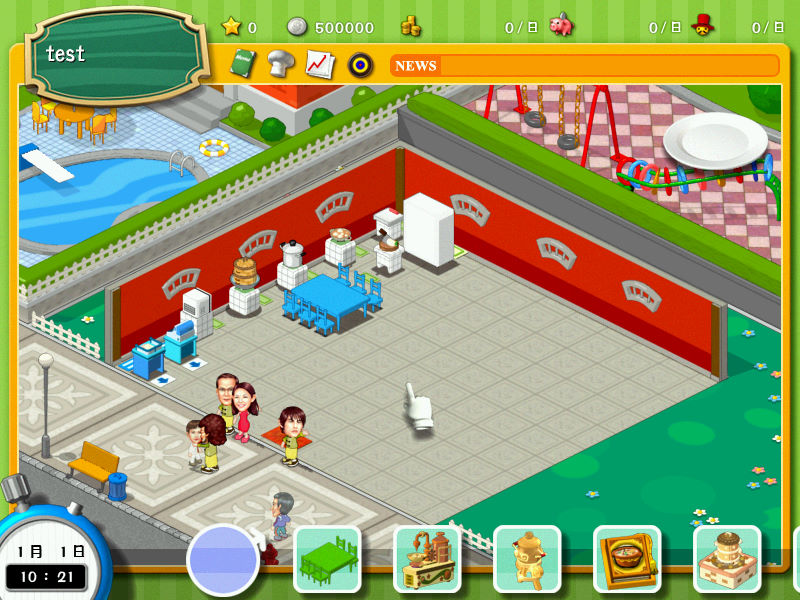
Task: Select the blue and yellow target icon
Action: pyautogui.click(x=360, y=65)
